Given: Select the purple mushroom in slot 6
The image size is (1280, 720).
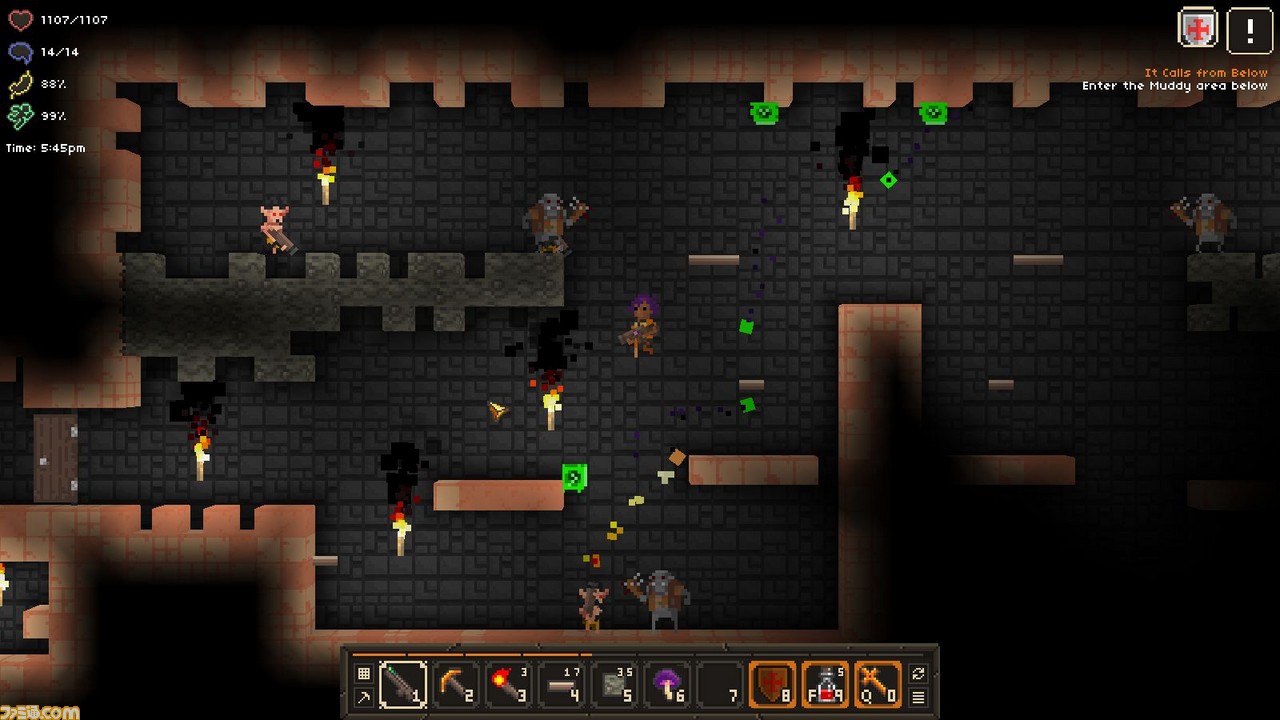Looking at the screenshot, I should tap(668, 684).
